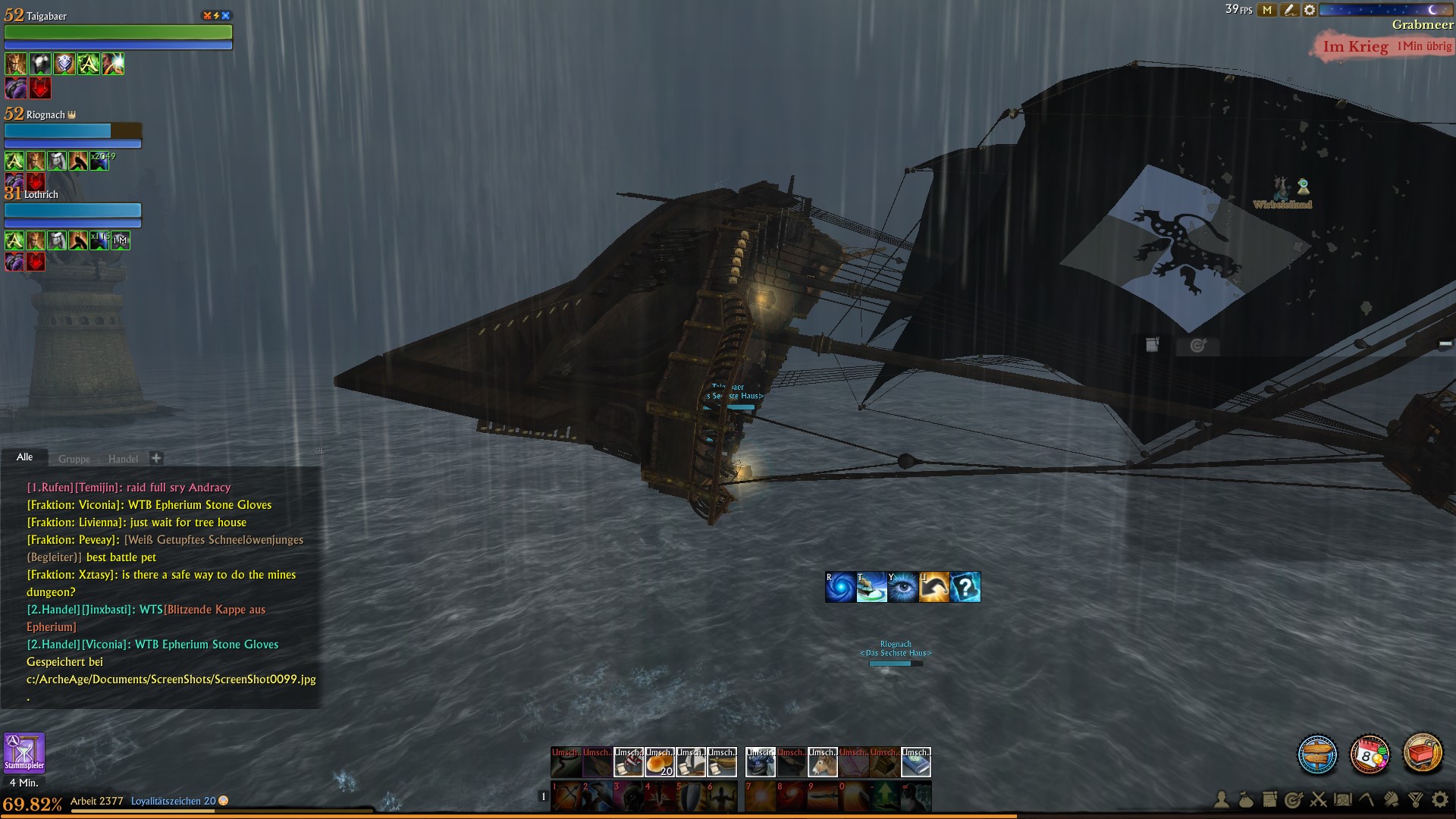Add a new chat tab with the plus button
1456x819 pixels.
(x=156, y=458)
